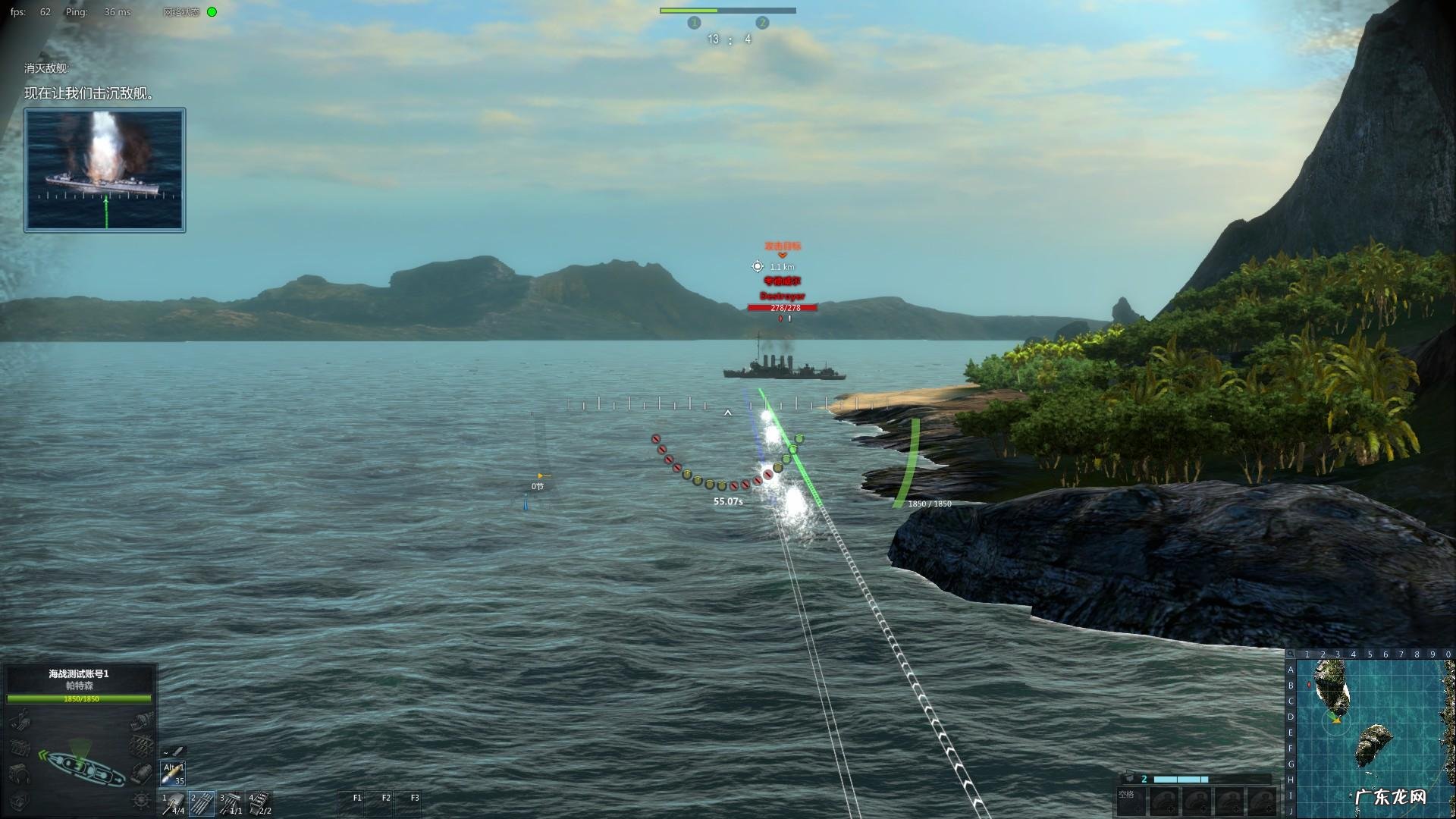Choose weapon slot 3 with 1/1 ammo

(231, 803)
